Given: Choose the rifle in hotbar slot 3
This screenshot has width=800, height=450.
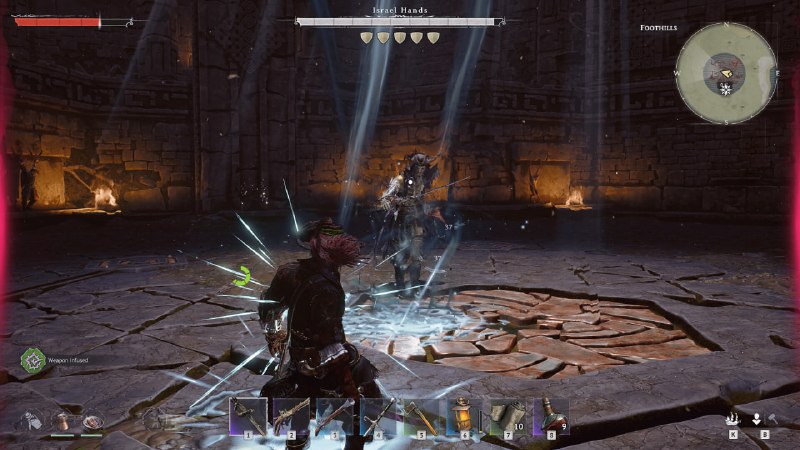Looking at the screenshot, I should tap(334, 415).
